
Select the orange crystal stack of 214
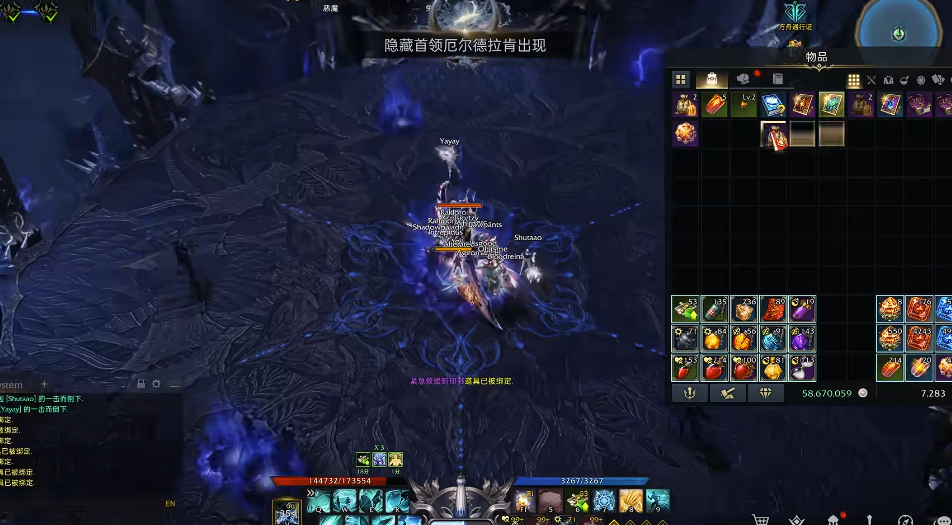tap(891, 367)
